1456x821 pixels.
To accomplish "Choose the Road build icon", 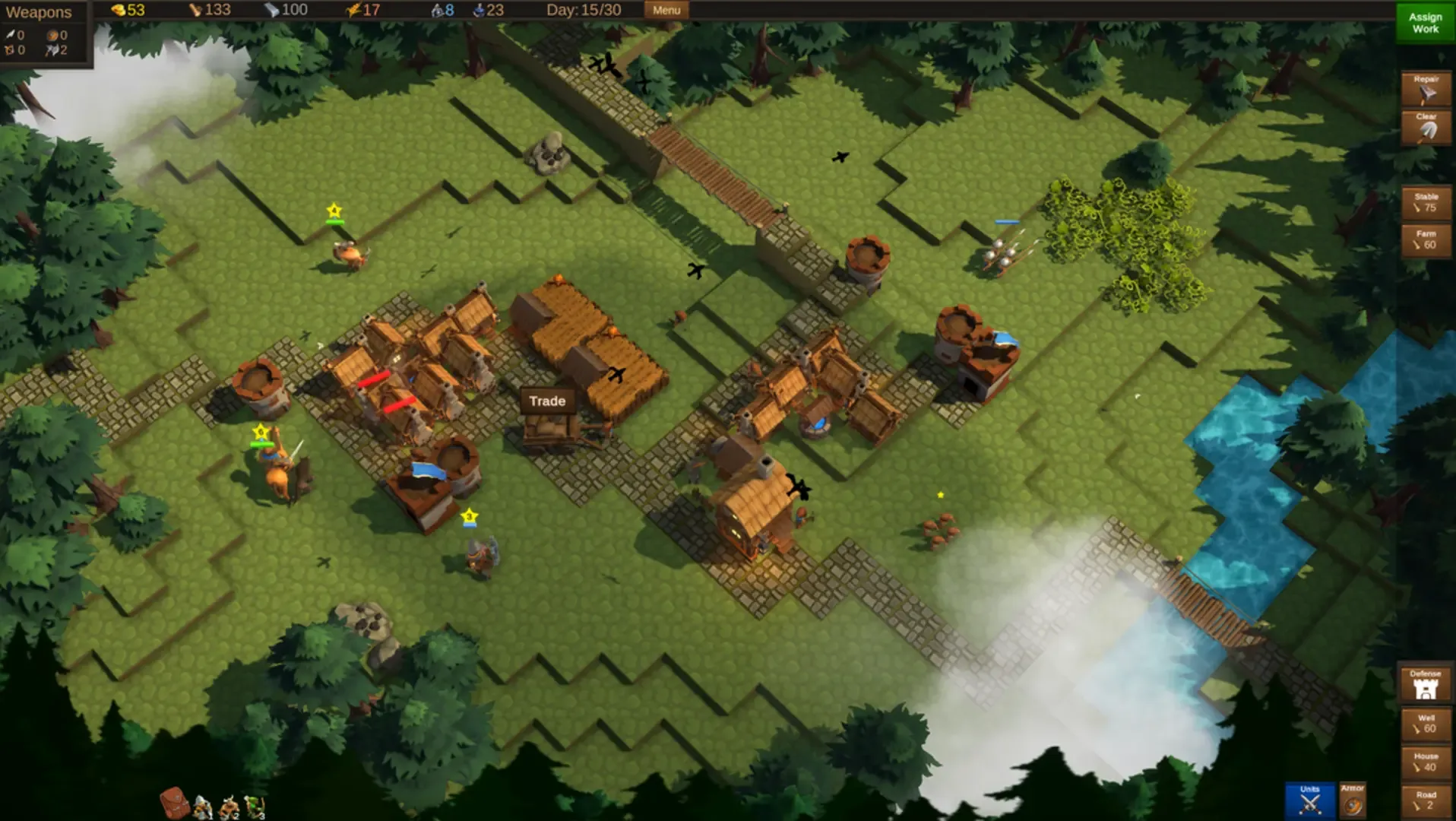I will click(x=1426, y=799).
